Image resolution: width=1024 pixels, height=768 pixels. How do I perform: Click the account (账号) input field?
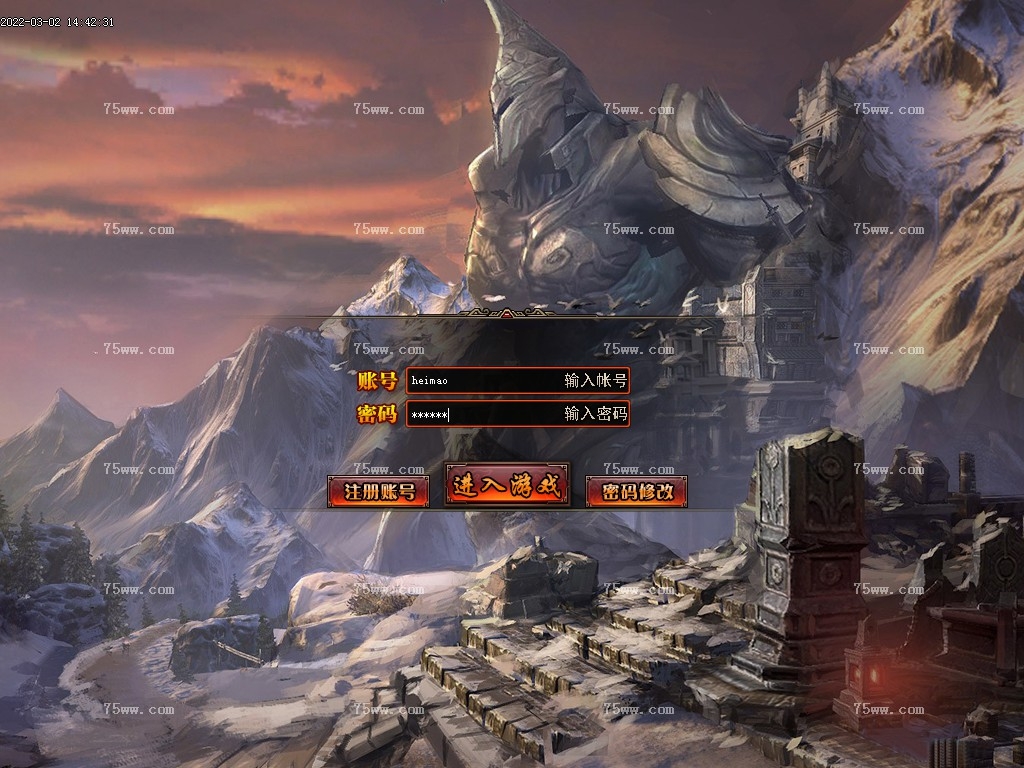pos(517,380)
